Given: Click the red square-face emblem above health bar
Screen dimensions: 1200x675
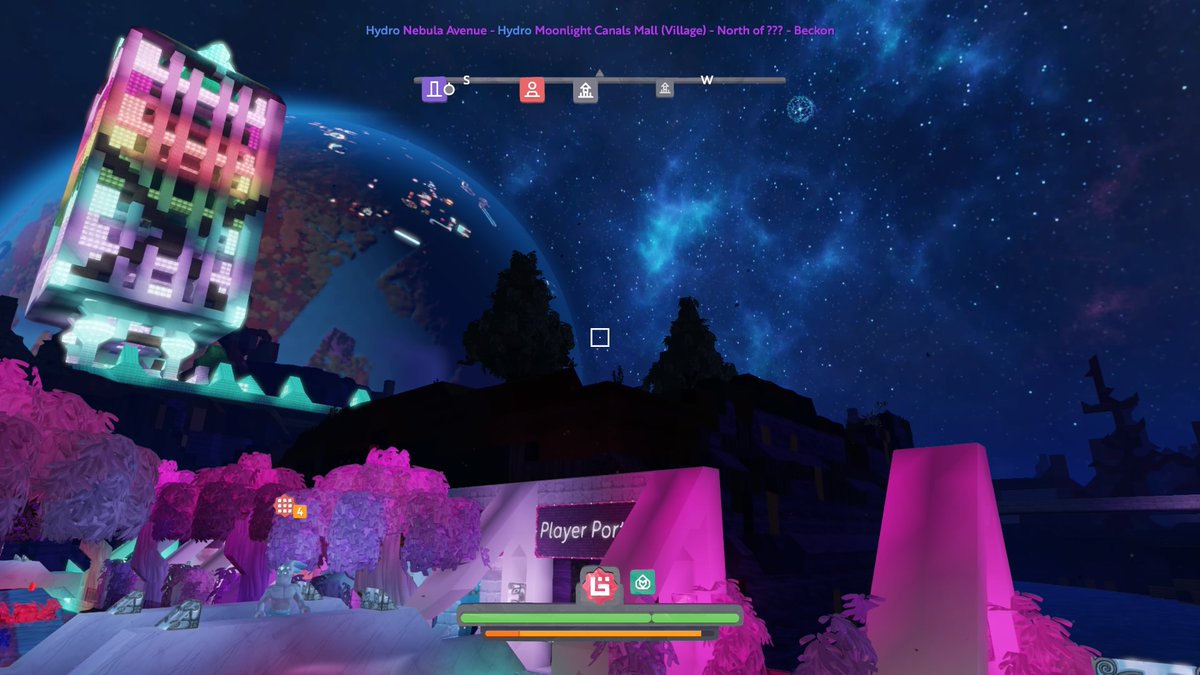Looking at the screenshot, I should point(599,584).
